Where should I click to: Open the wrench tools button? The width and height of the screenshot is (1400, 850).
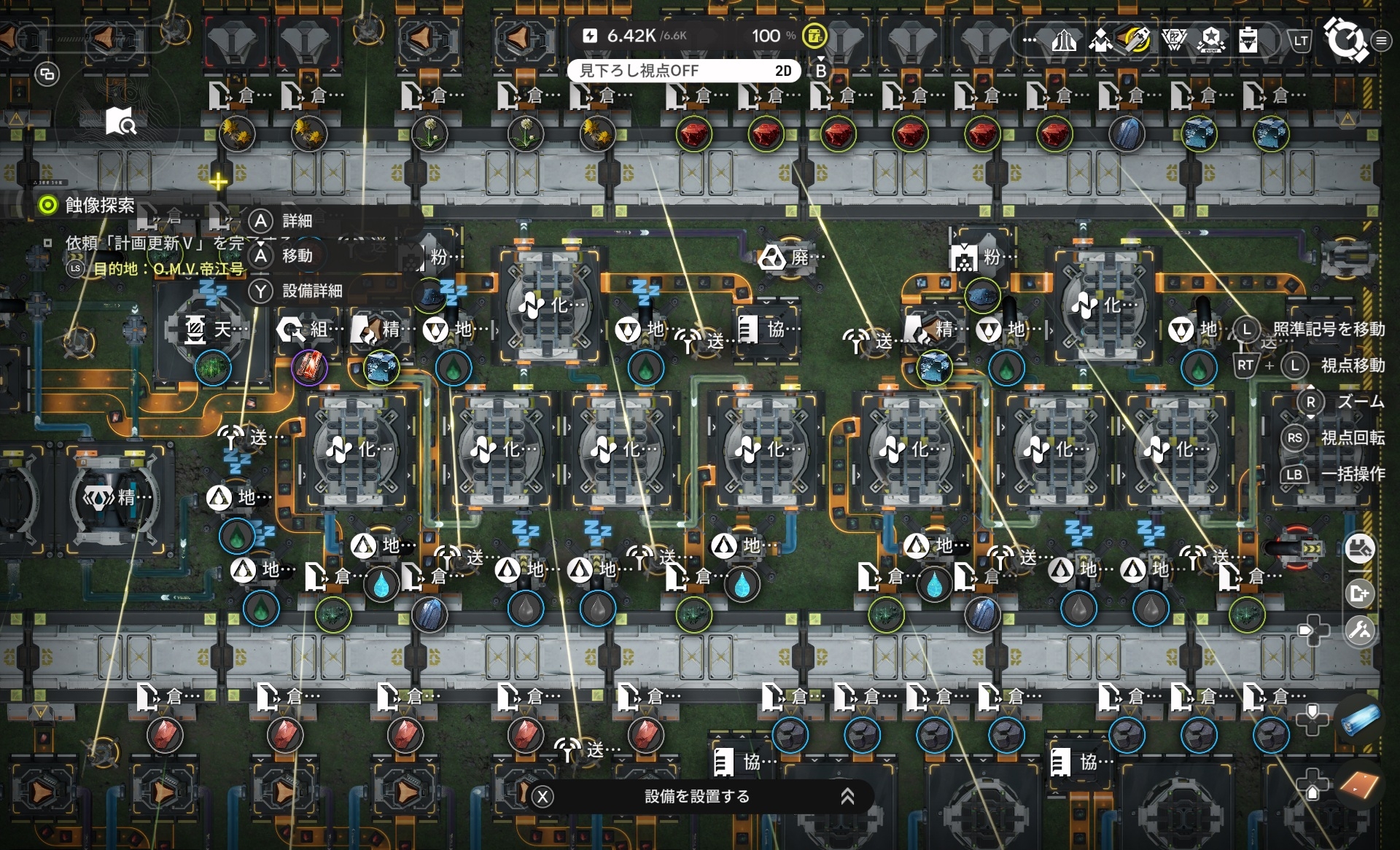[x=1359, y=631]
